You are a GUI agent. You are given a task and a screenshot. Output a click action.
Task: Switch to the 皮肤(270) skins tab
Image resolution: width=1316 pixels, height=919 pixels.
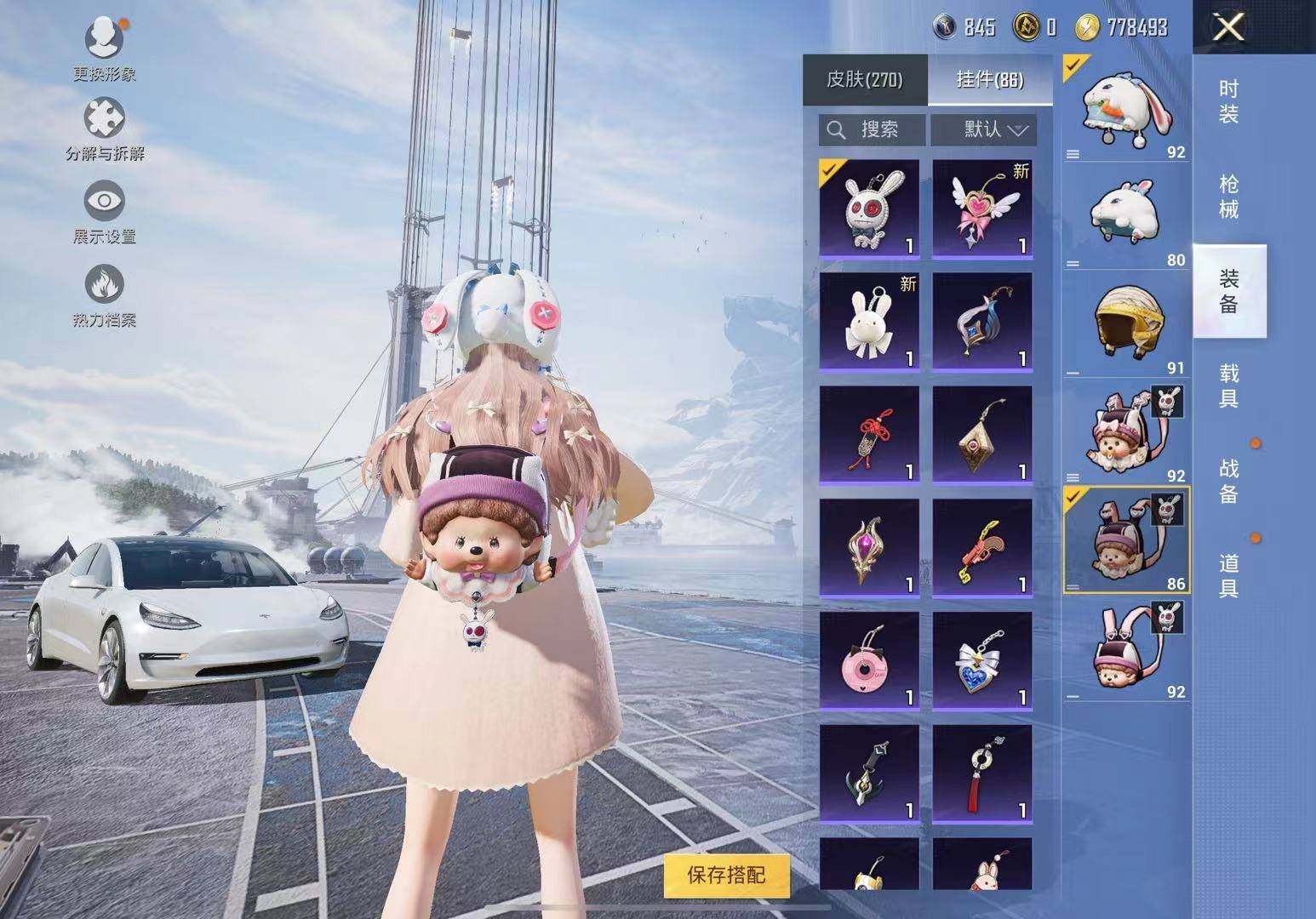pos(864,80)
